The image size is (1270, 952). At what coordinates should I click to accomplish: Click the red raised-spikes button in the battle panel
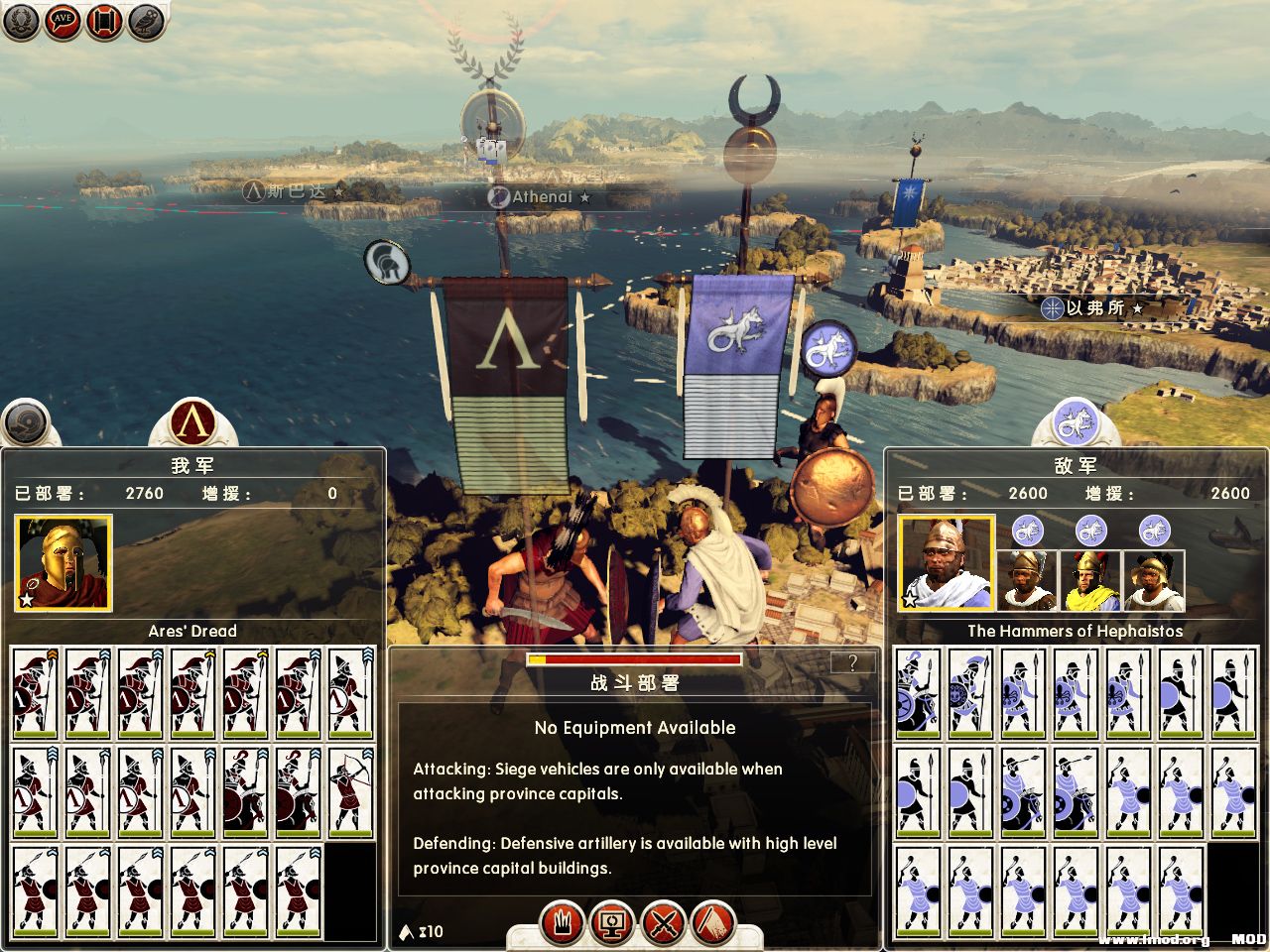click(563, 924)
